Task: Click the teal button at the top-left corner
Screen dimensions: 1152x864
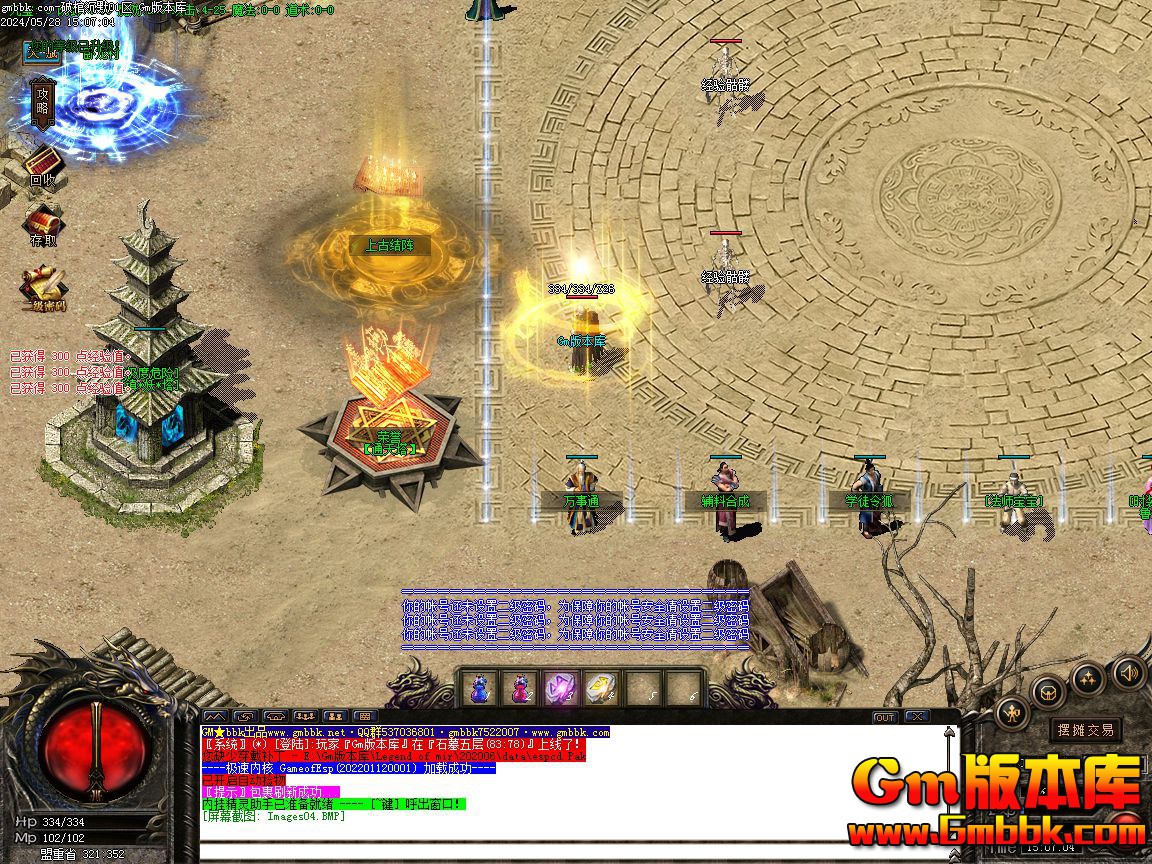Action: [42, 51]
